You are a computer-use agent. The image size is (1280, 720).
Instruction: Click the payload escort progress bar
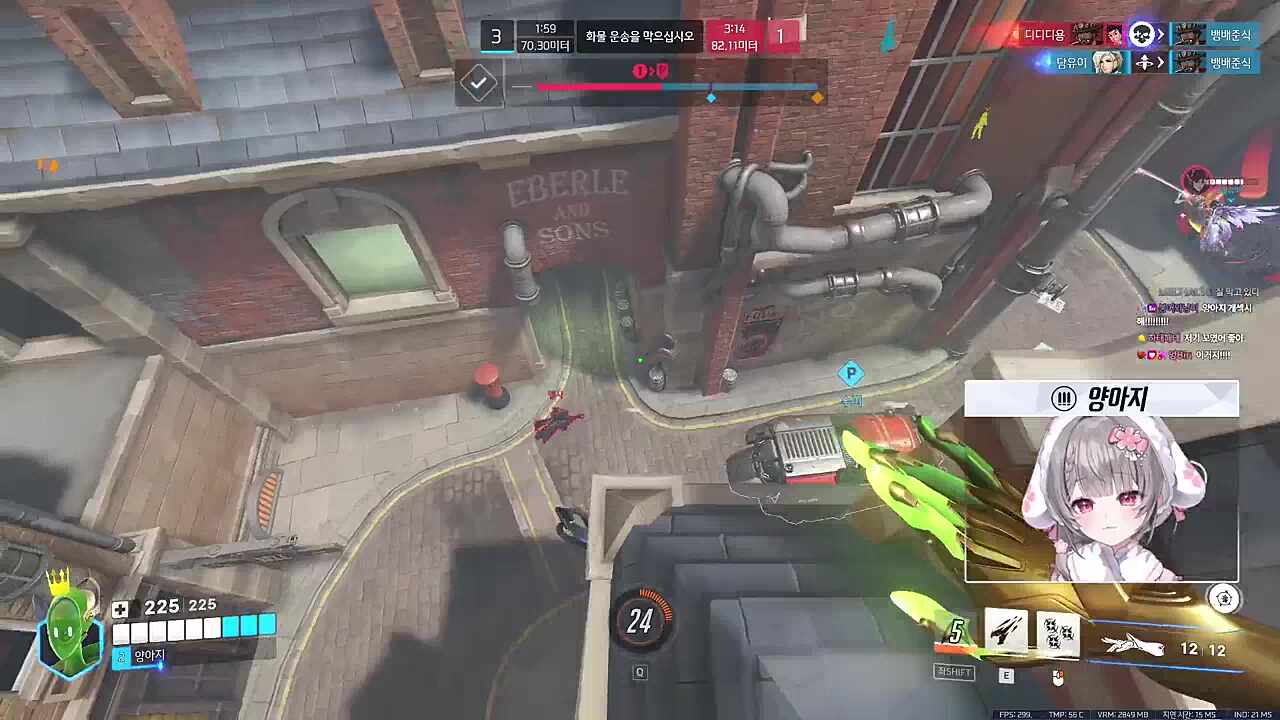678,88
